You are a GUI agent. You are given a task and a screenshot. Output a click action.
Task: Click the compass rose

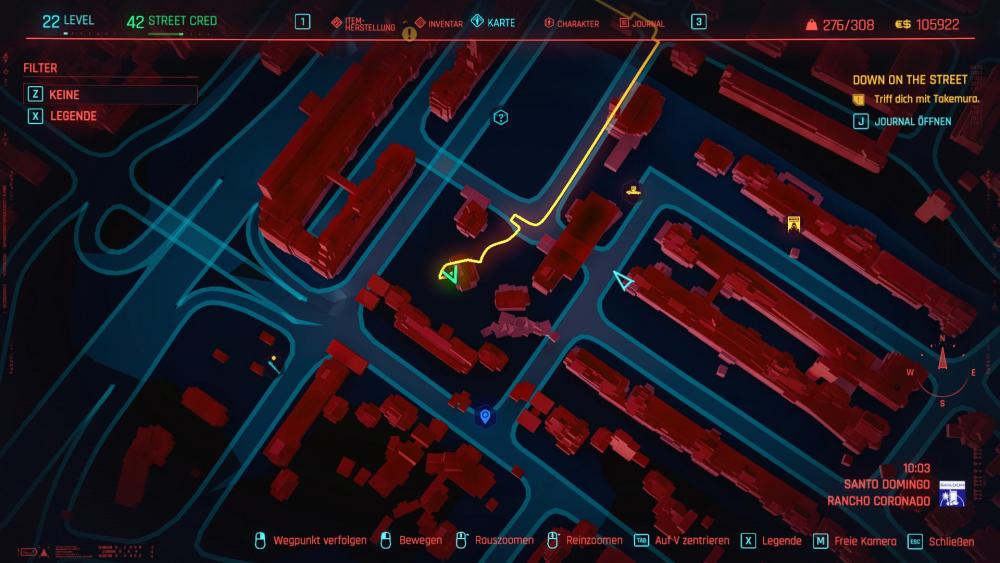pyautogui.click(x=941, y=372)
